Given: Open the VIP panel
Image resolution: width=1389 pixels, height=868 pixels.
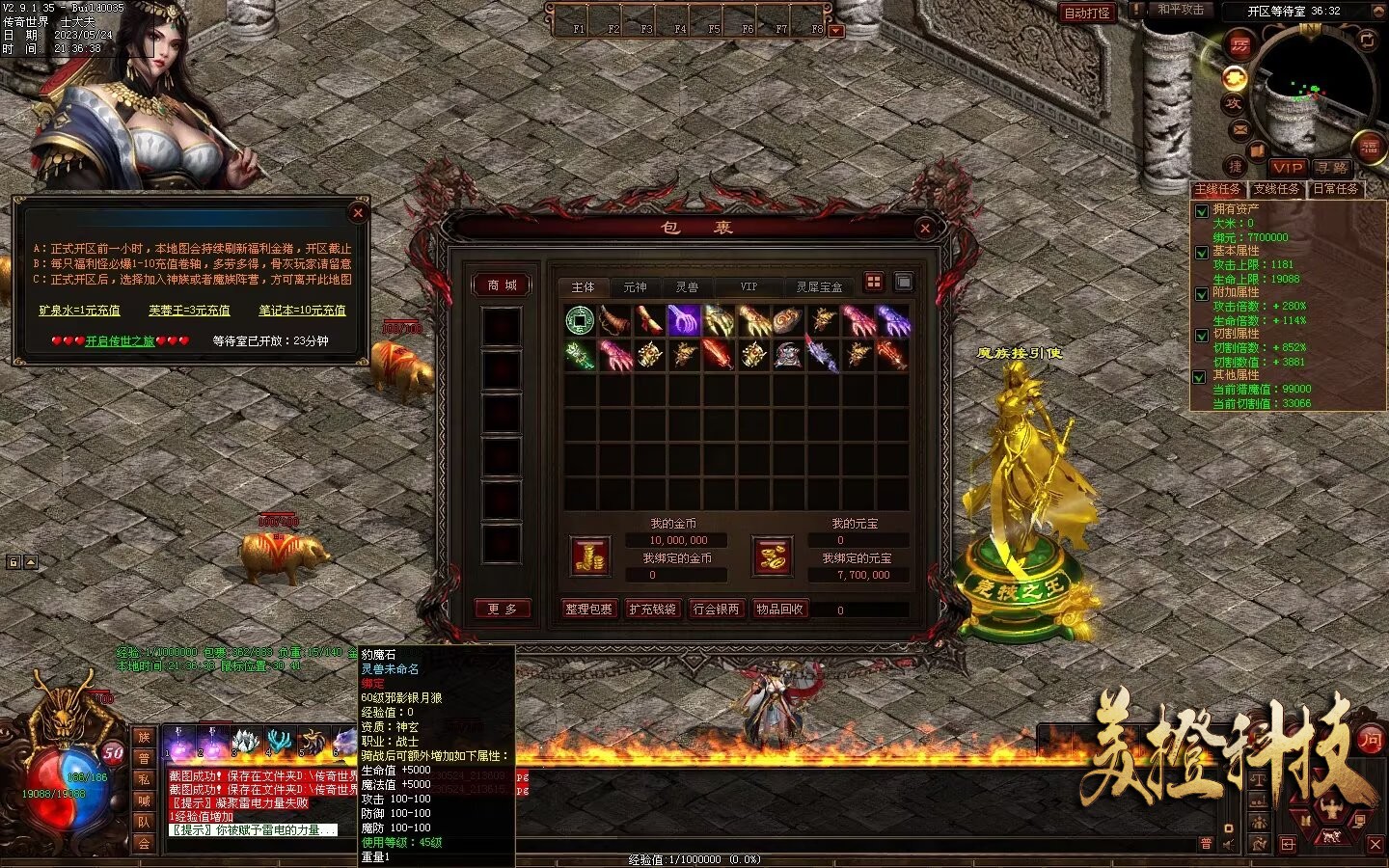Looking at the screenshot, I should [1286, 168].
